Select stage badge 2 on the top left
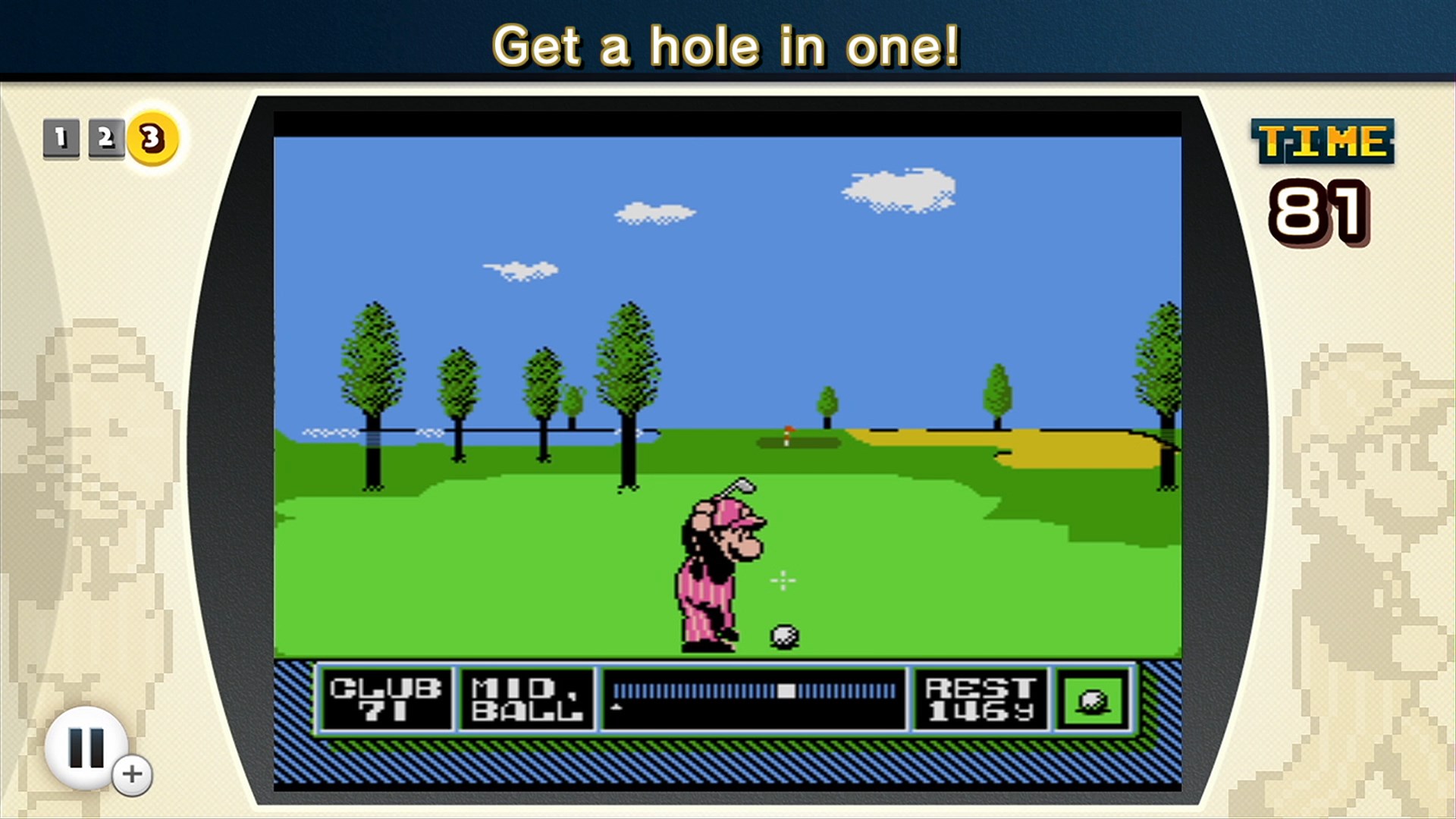 click(106, 136)
